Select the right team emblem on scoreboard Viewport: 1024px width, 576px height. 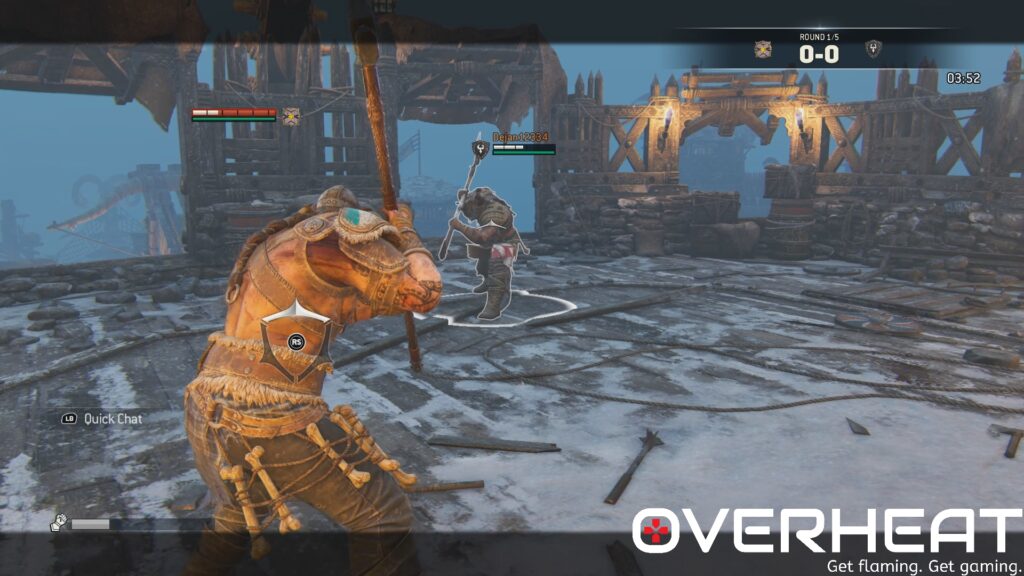pos(873,49)
